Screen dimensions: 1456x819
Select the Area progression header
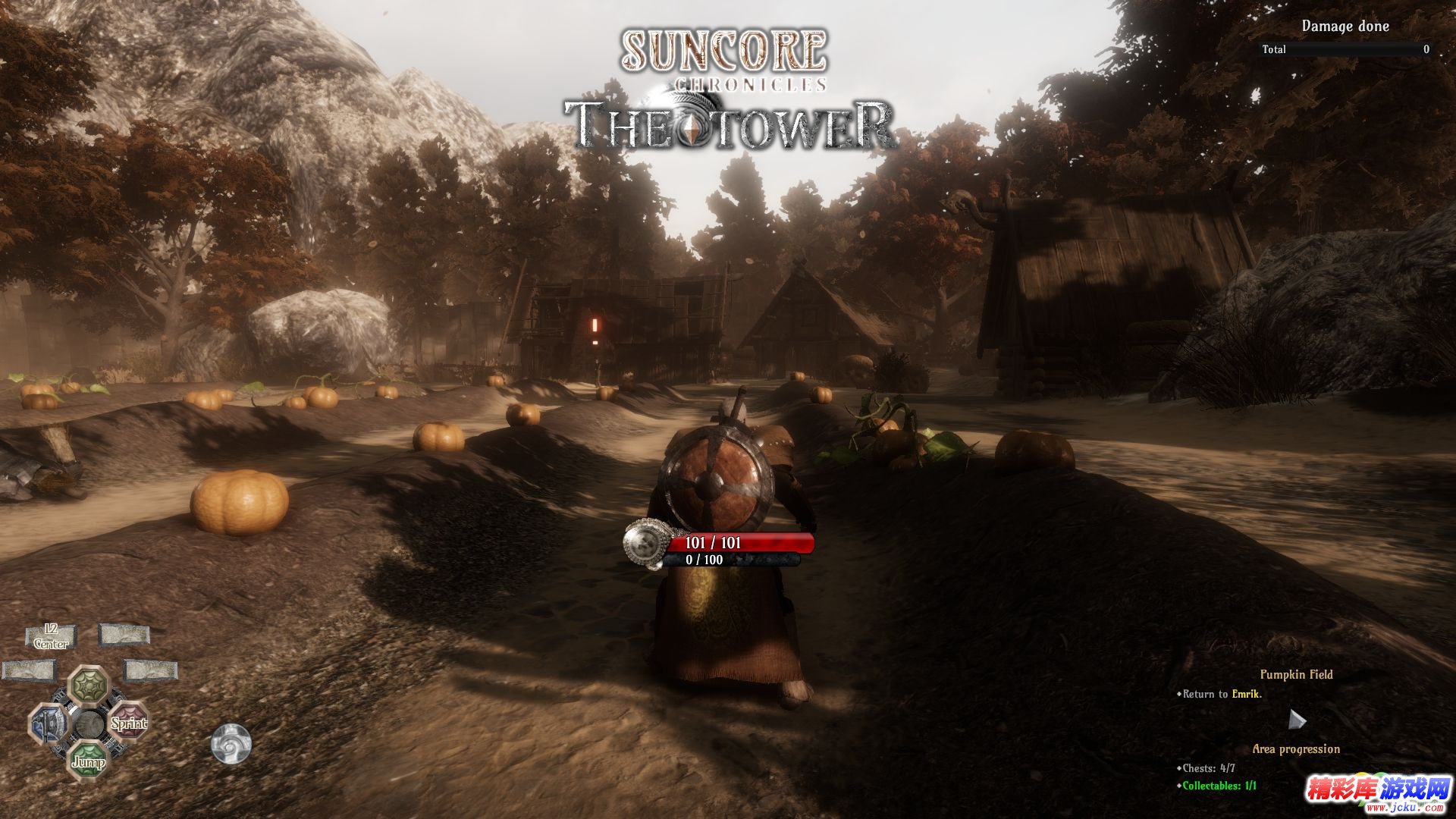[x=1296, y=748]
